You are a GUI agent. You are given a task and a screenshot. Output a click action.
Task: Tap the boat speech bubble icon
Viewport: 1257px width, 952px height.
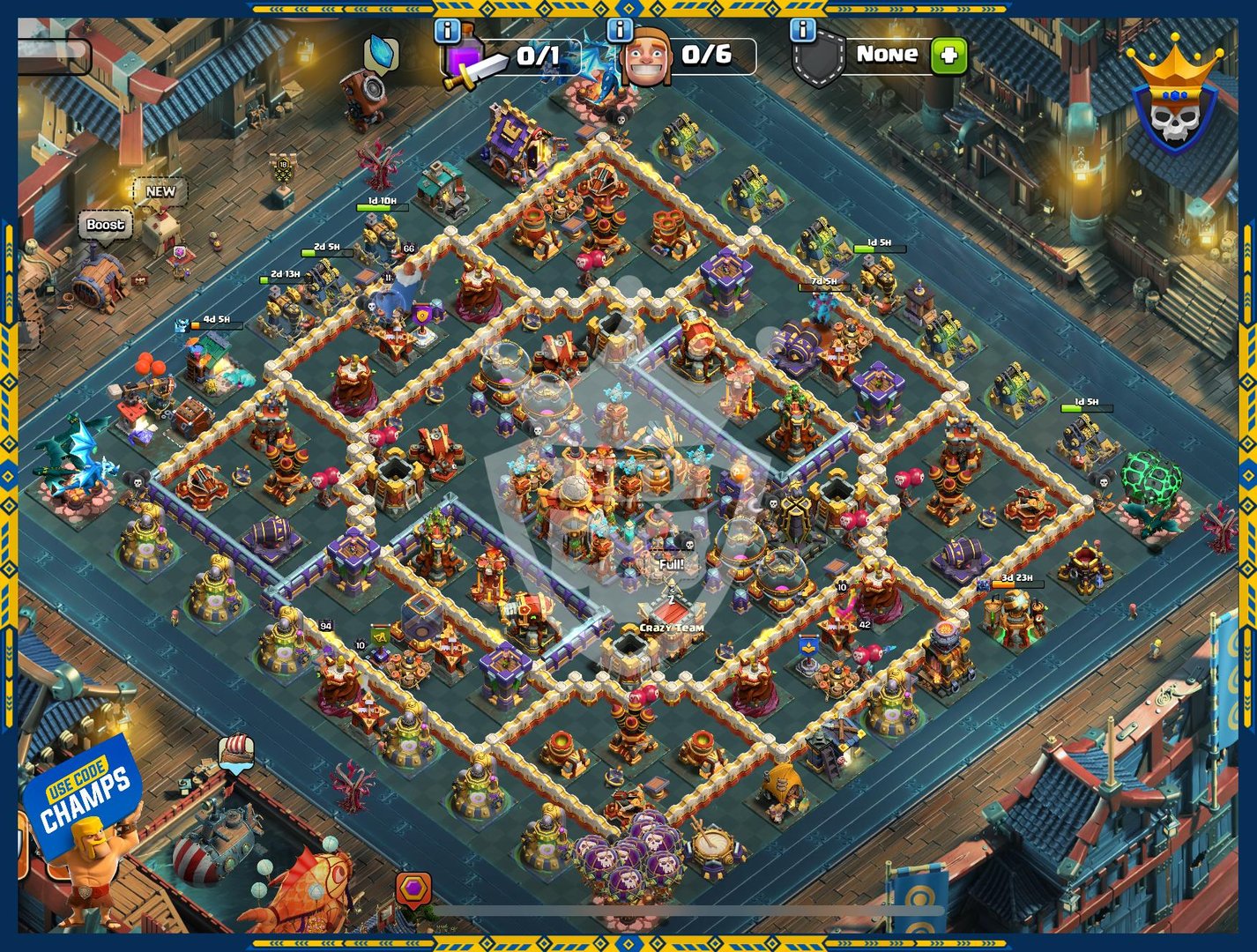[236, 751]
